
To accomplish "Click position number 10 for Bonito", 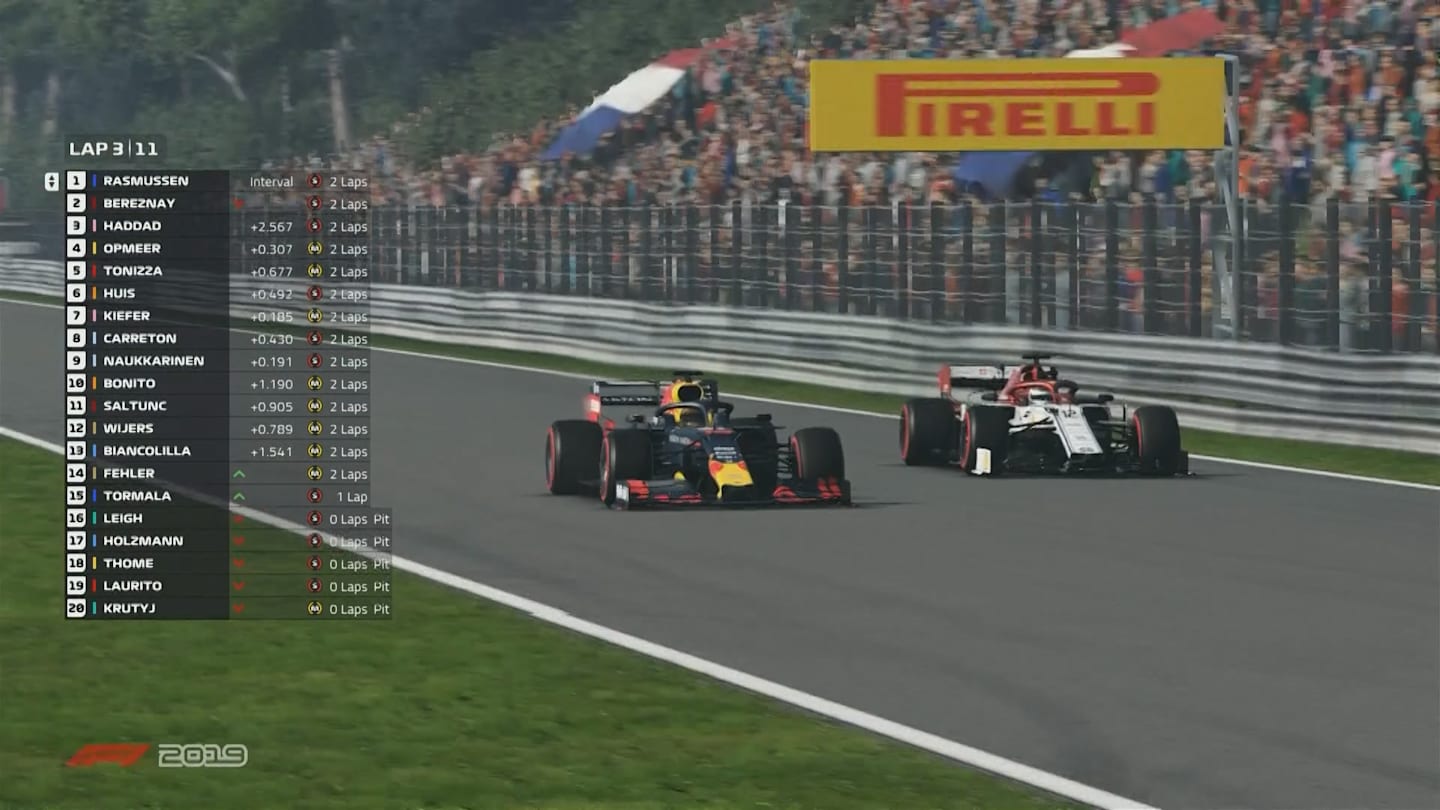I will click(74, 383).
